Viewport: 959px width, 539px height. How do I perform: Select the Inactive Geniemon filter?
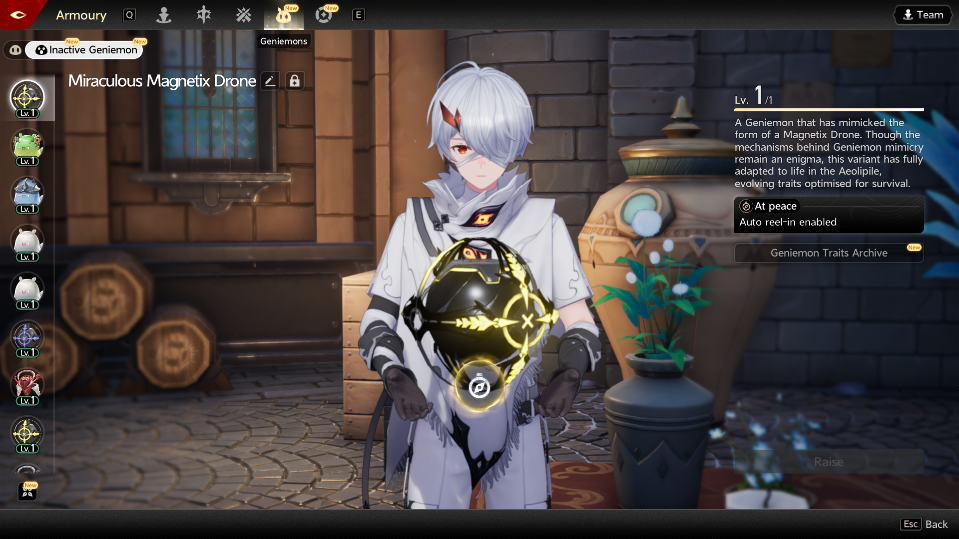83,49
